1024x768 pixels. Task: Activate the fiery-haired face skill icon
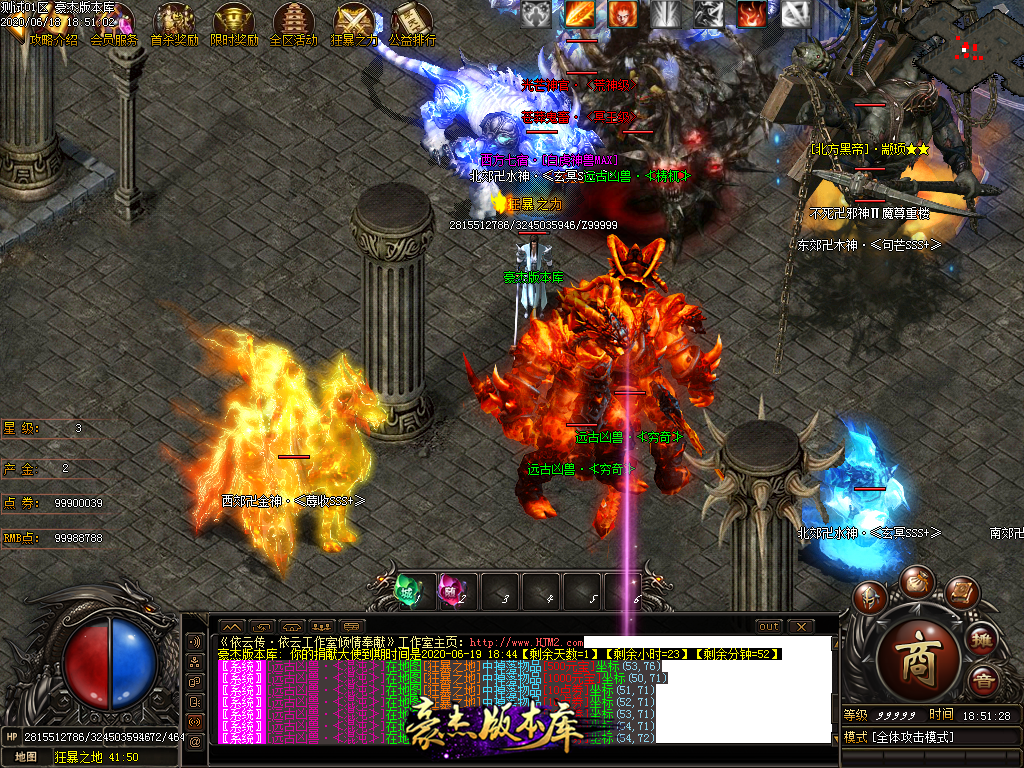click(623, 13)
